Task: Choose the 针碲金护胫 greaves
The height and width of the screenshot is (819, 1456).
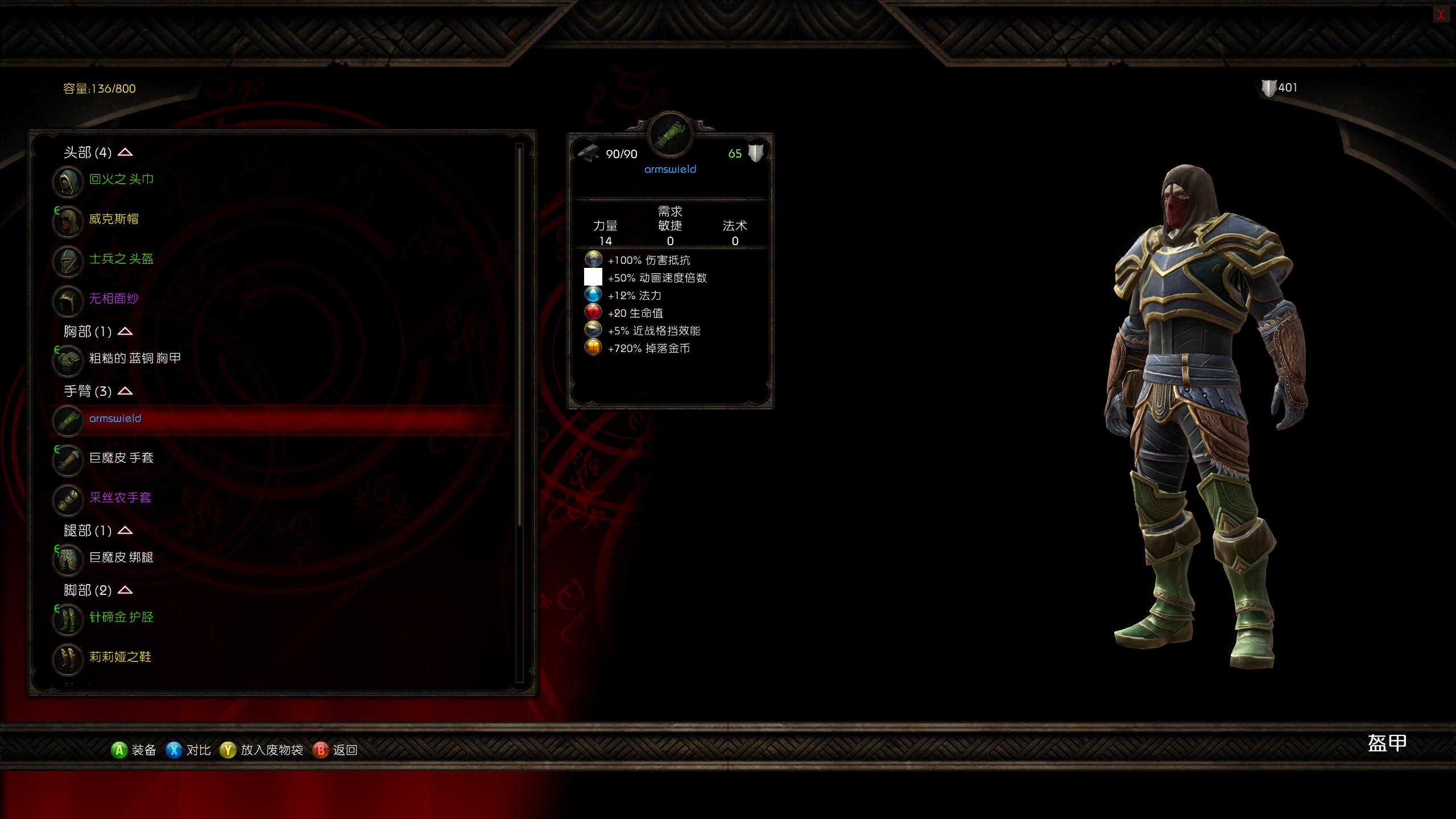Action: pos(121,618)
